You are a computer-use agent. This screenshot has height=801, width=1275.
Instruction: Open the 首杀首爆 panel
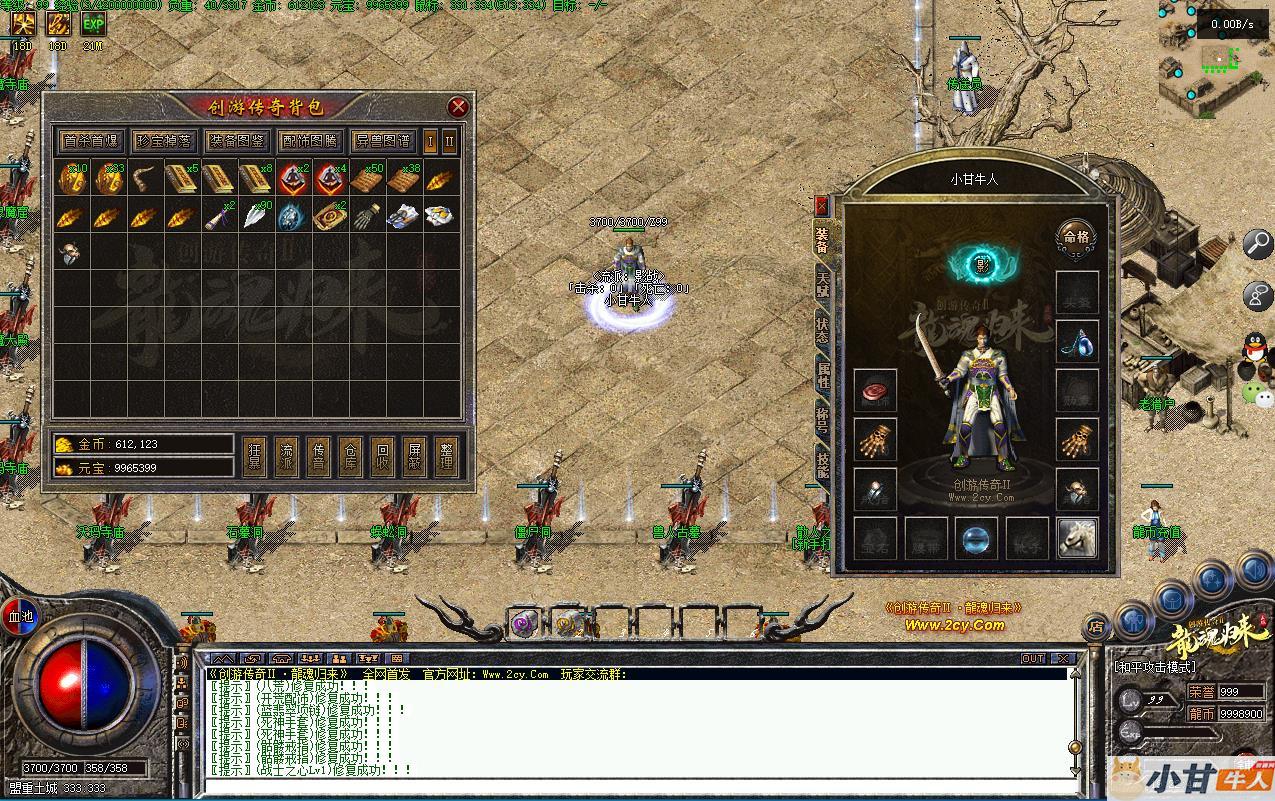pos(90,141)
